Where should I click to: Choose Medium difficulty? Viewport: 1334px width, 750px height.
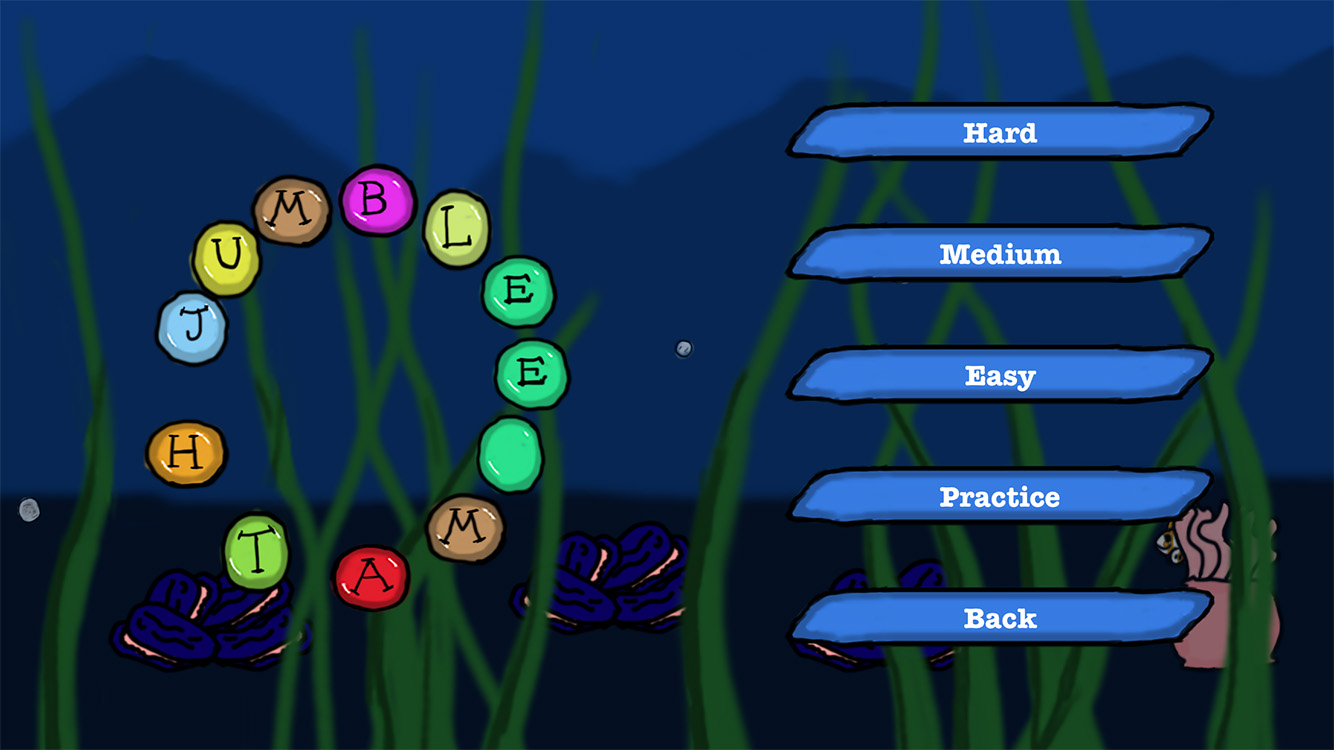1000,254
